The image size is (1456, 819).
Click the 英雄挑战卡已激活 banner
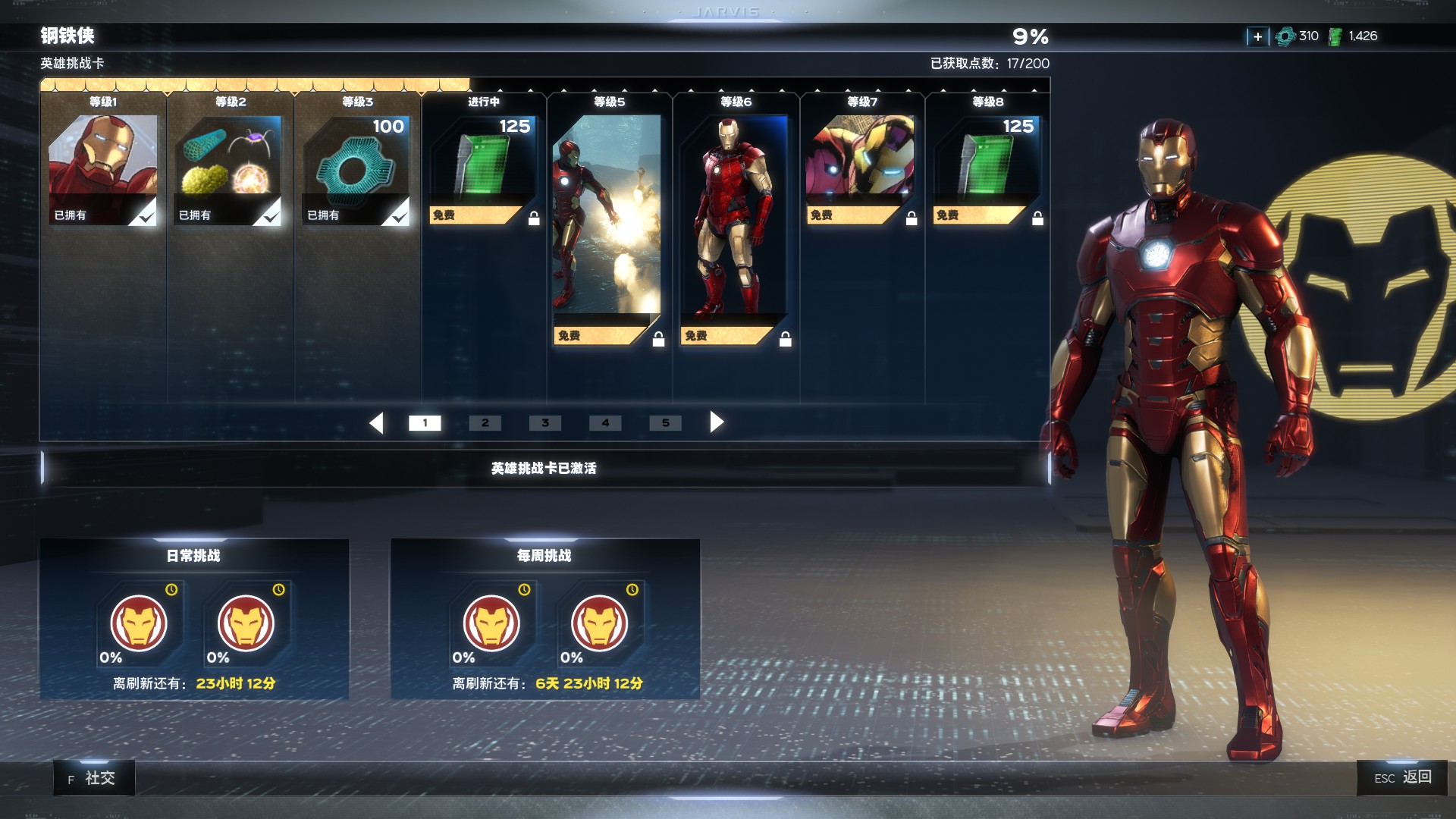544,469
